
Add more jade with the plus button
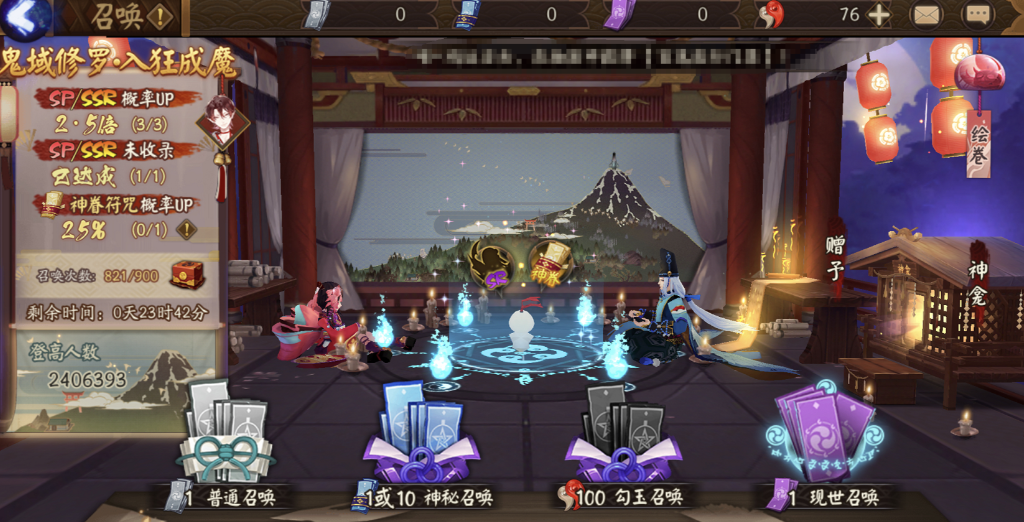coord(878,15)
